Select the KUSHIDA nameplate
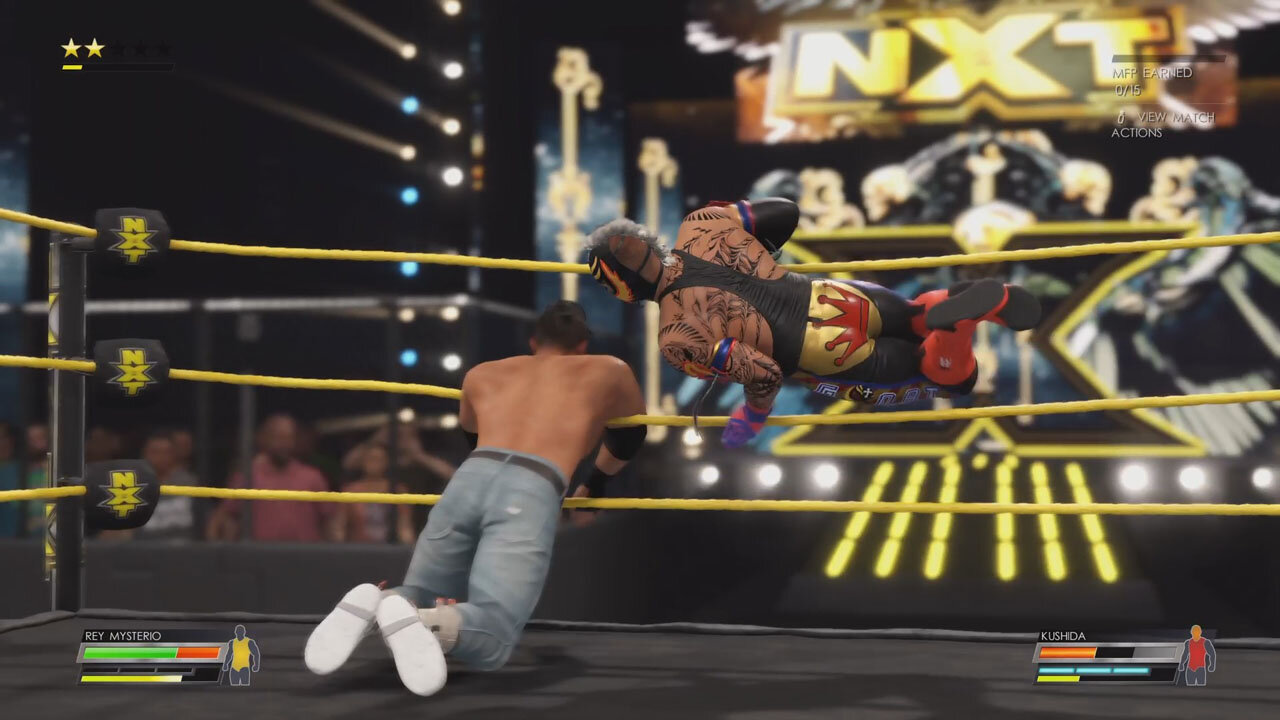The width and height of the screenshot is (1280, 720). tap(1063, 634)
